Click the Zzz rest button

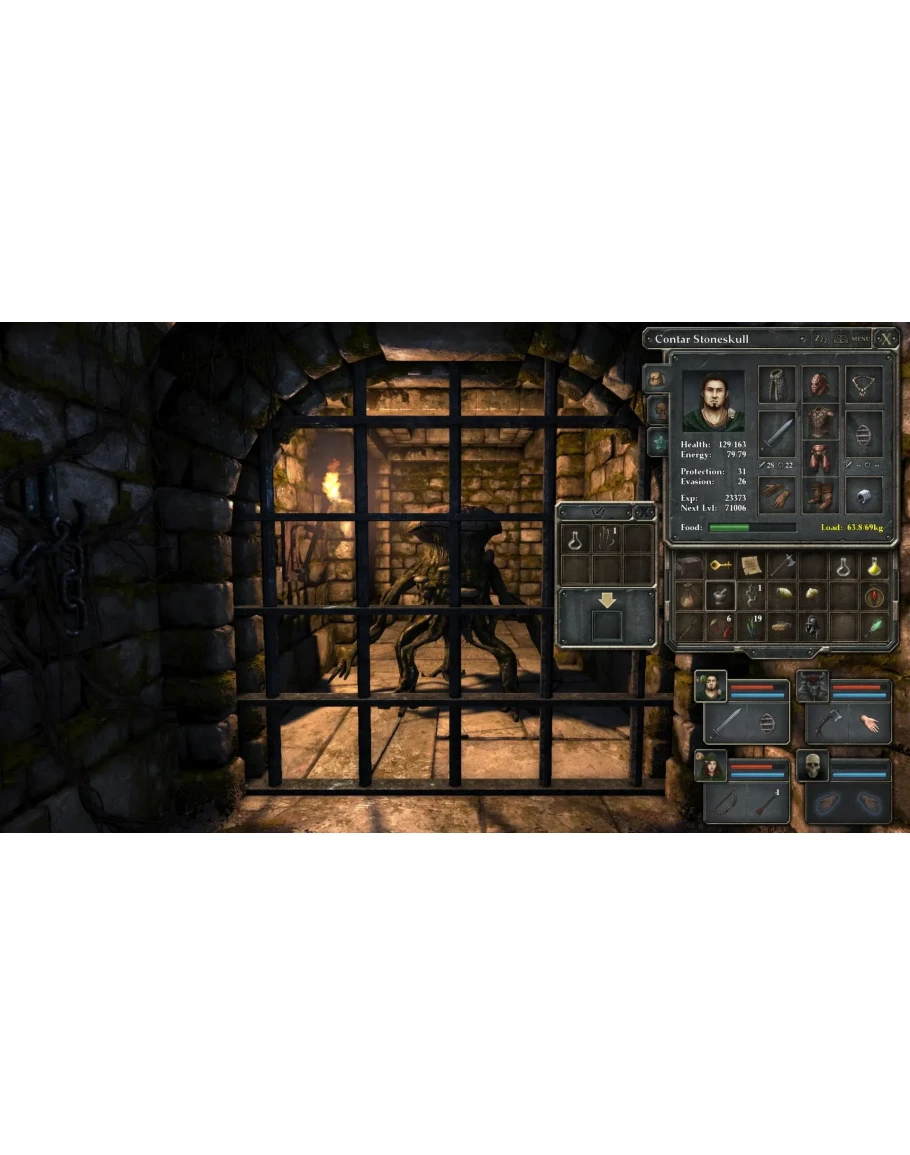[x=821, y=339]
